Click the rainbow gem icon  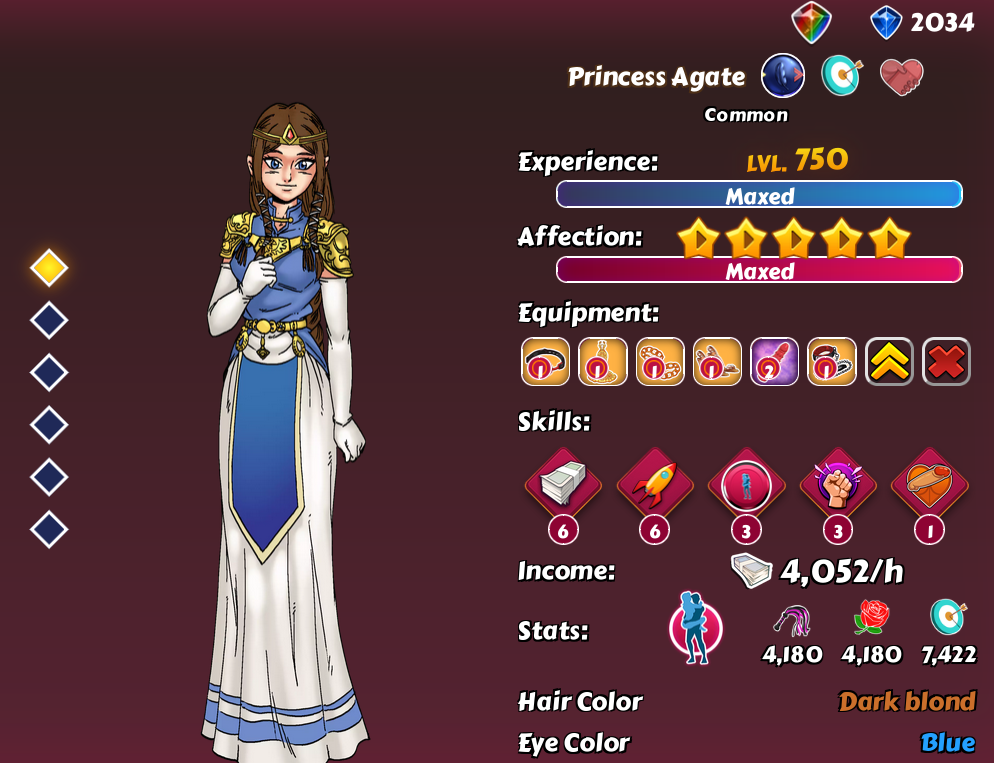point(811,22)
